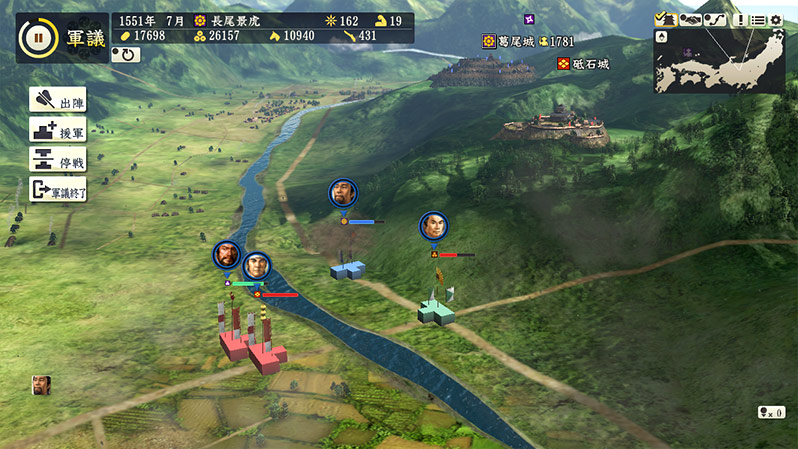Click the north compass button on the minimap
The image size is (798, 449).
click(x=663, y=37)
